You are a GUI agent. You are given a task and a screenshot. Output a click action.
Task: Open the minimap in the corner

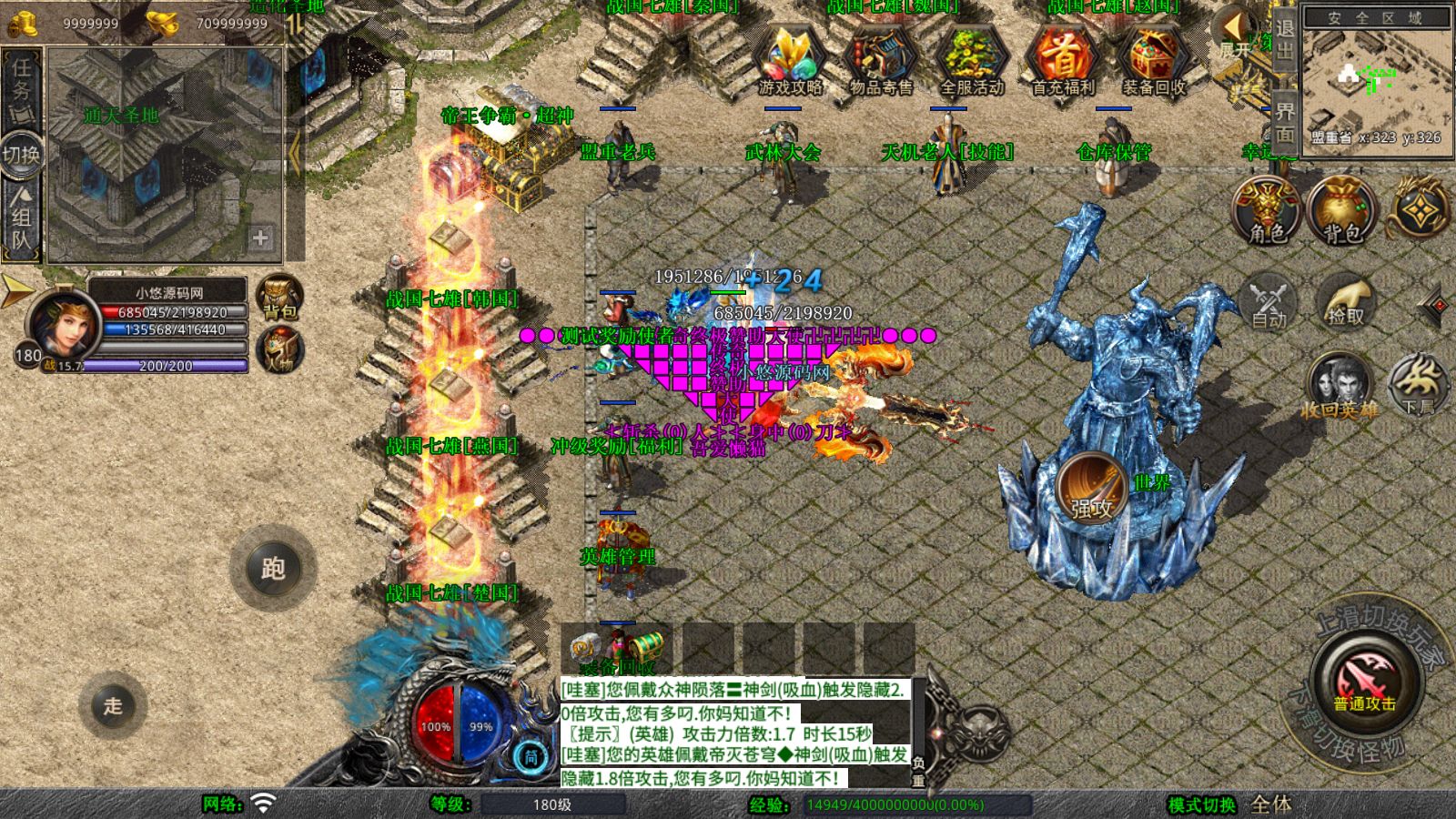point(1376,80)
